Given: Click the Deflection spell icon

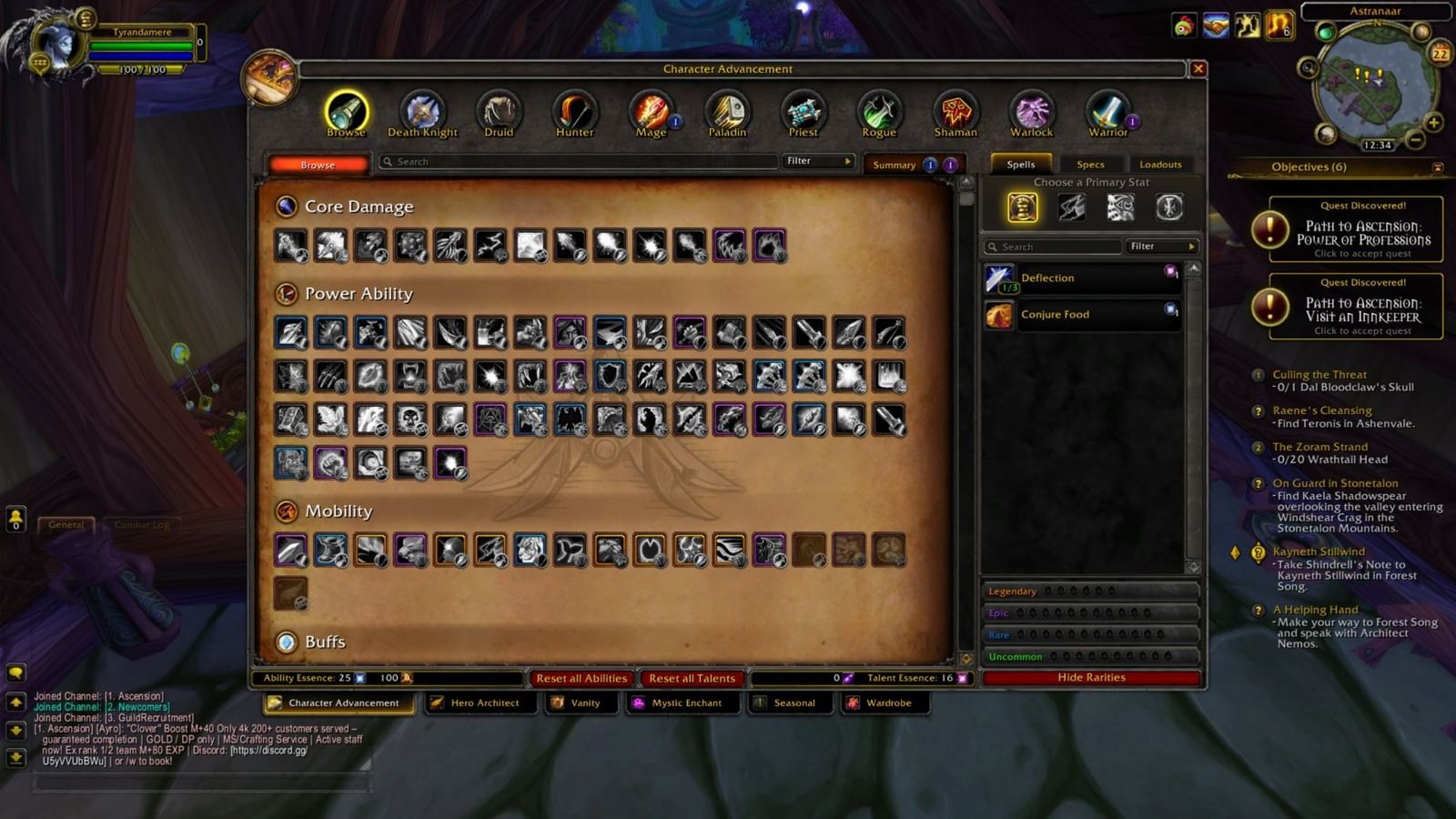Looking at the screenshot, I should coord(999,278).
